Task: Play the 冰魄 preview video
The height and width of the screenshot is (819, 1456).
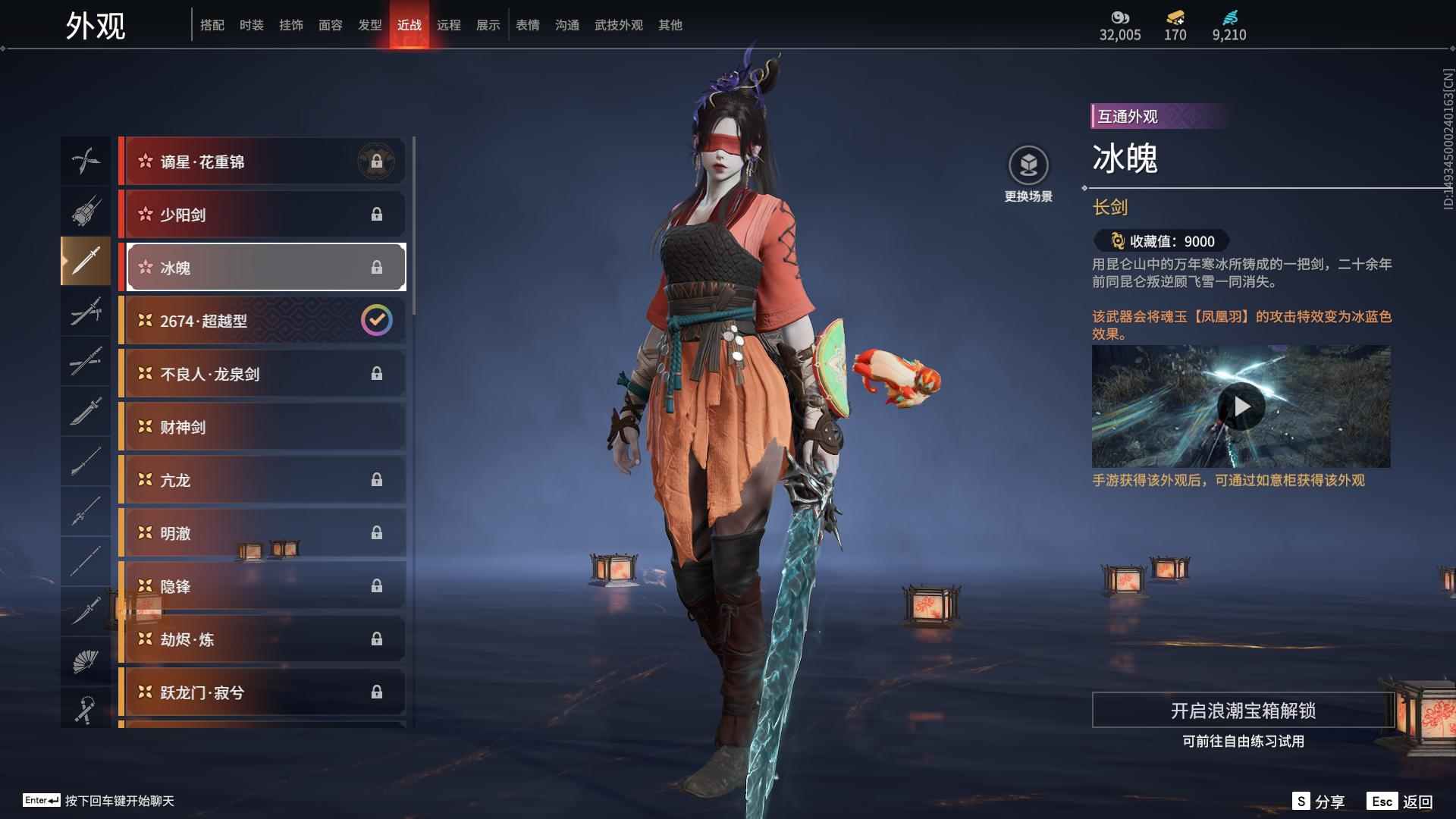Action: (1241, 407)
